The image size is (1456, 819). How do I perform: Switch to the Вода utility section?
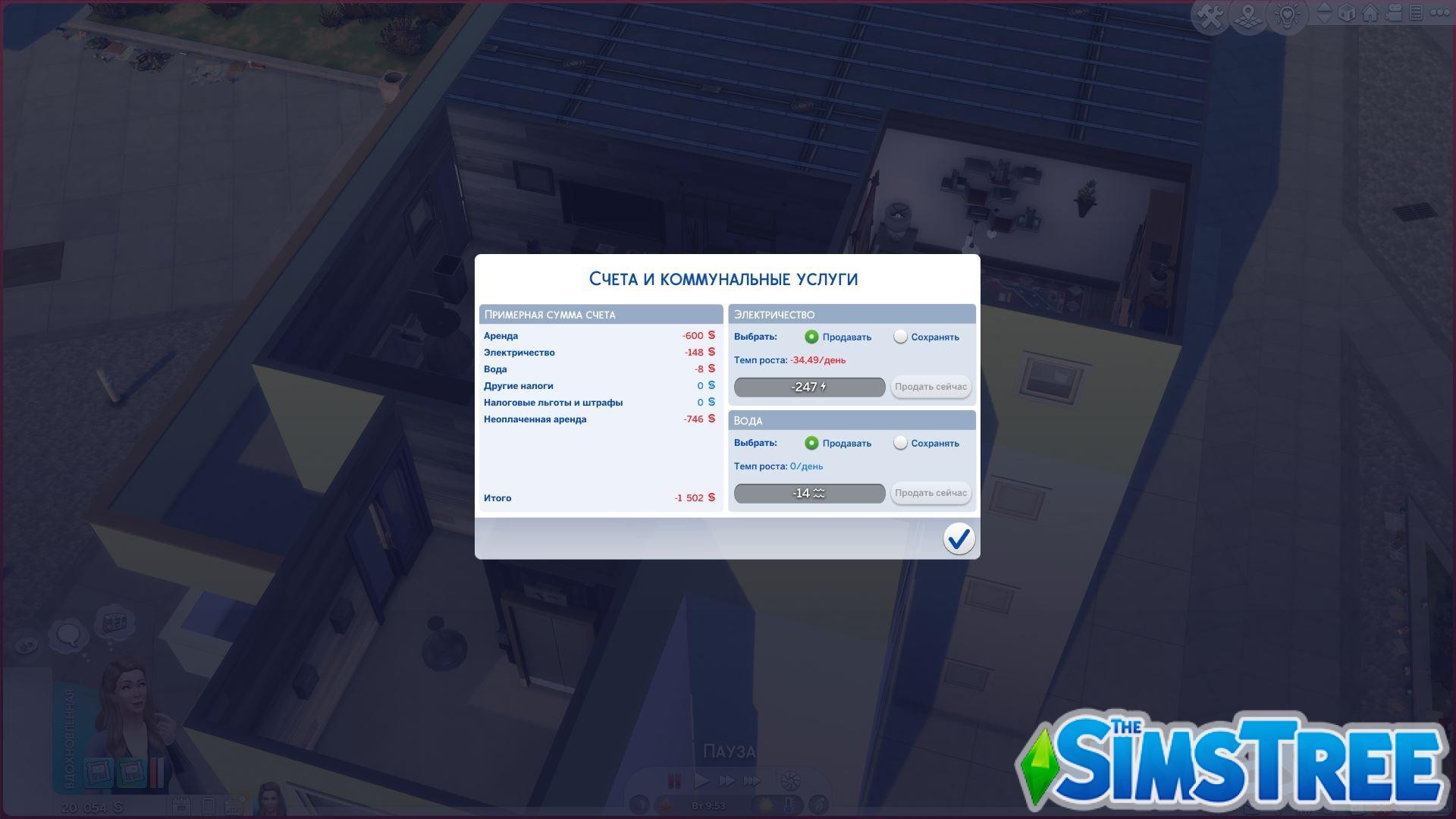tap(851, 420)
